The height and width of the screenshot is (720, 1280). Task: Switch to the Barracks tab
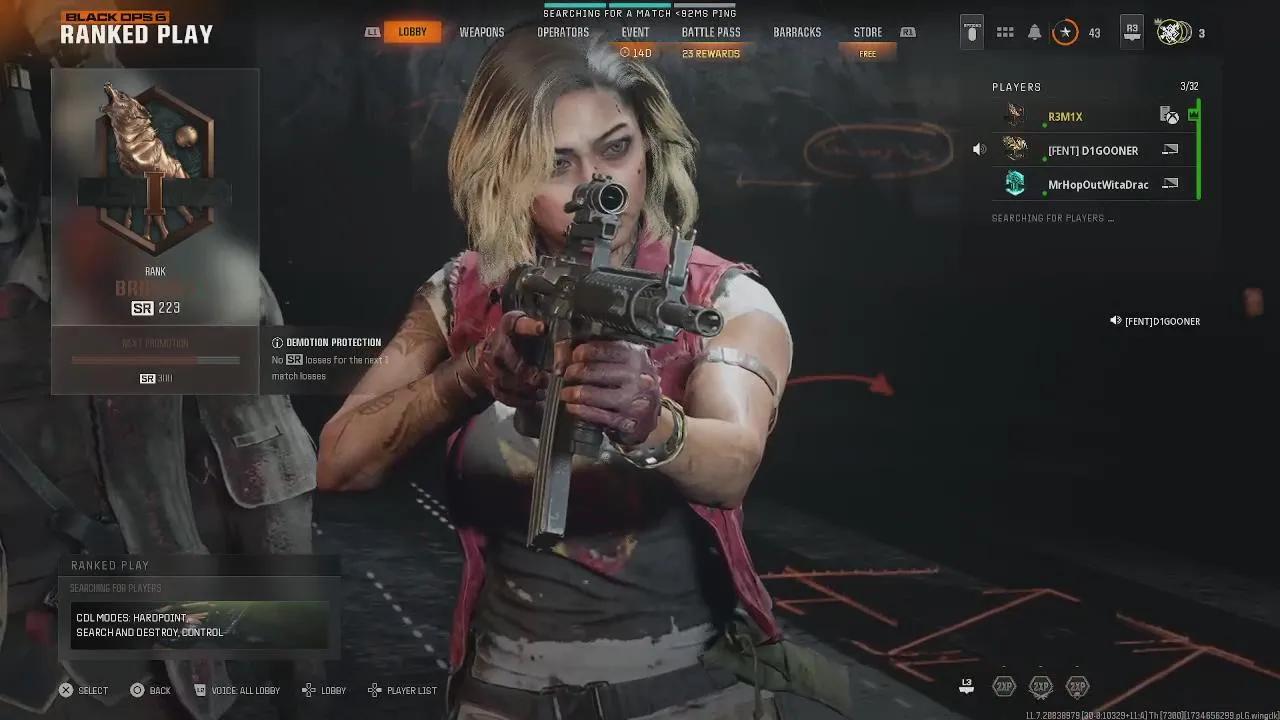[797, 31]
